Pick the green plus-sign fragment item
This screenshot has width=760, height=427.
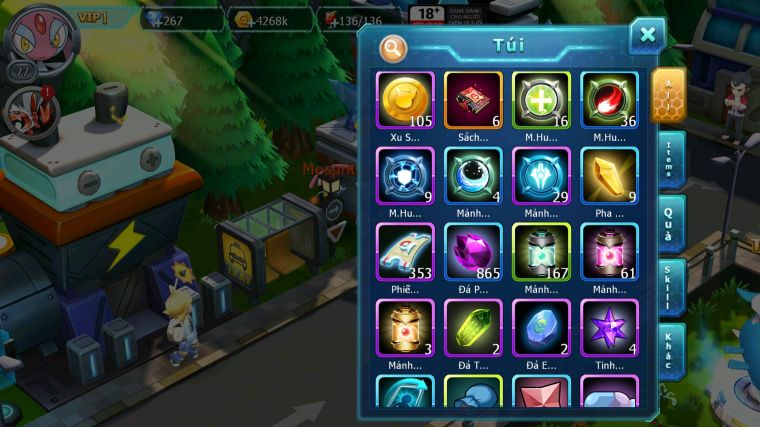click(541, 100)
